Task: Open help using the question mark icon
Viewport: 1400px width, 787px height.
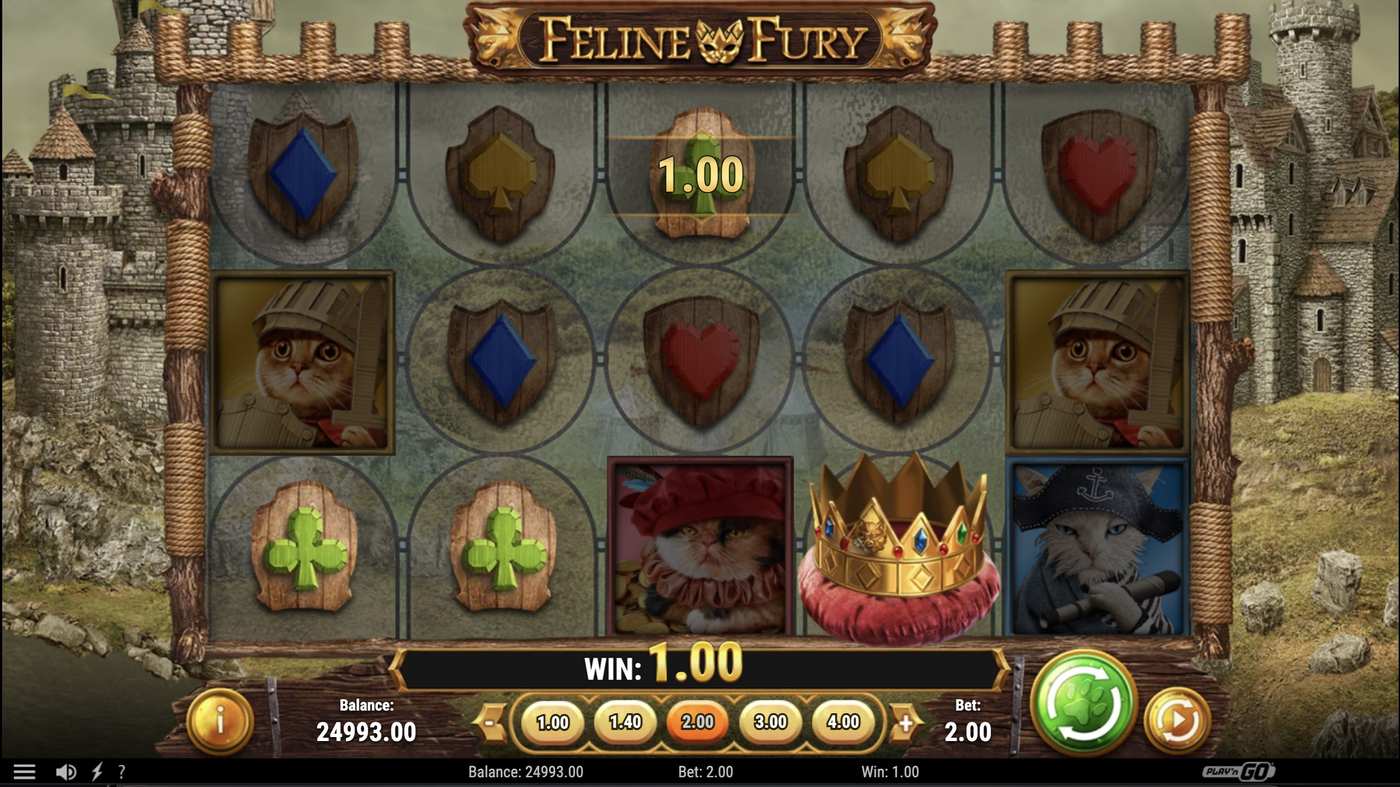Action: point(121,771)
